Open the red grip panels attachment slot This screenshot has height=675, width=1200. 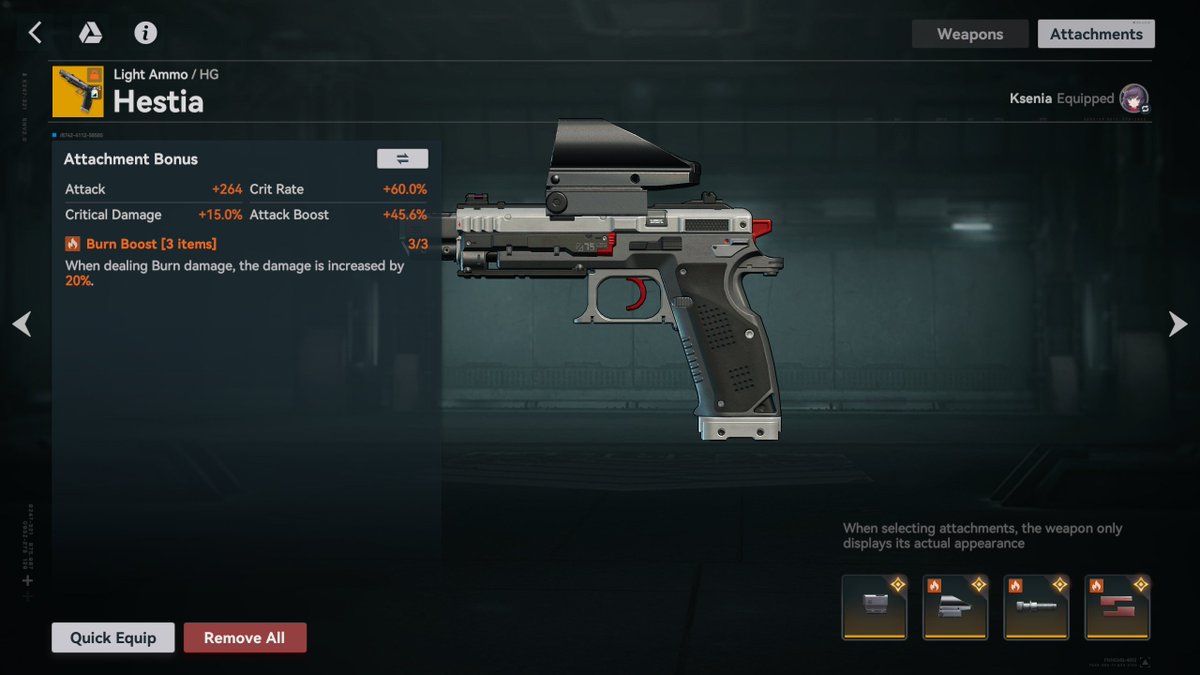point(1118,607)
